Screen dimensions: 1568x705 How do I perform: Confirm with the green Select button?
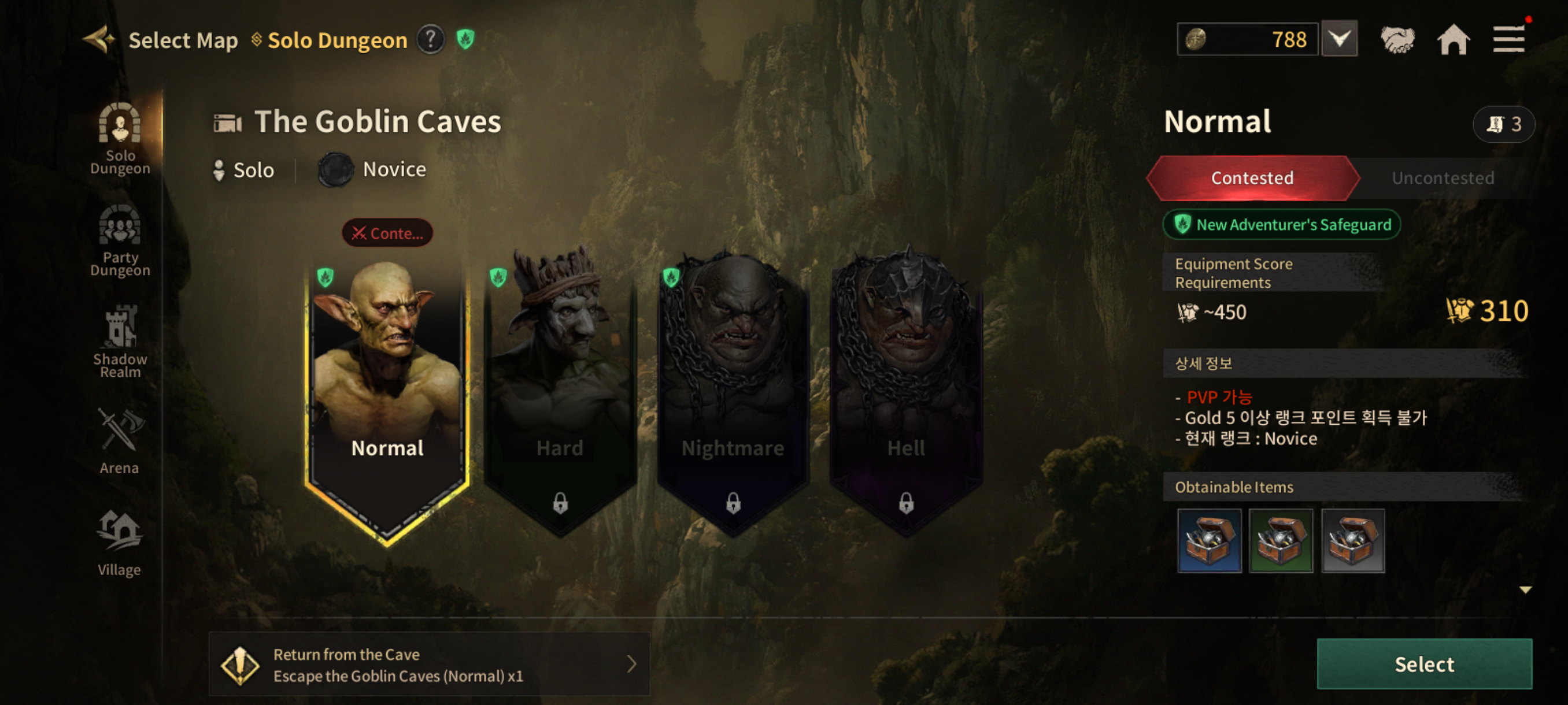1423,663
